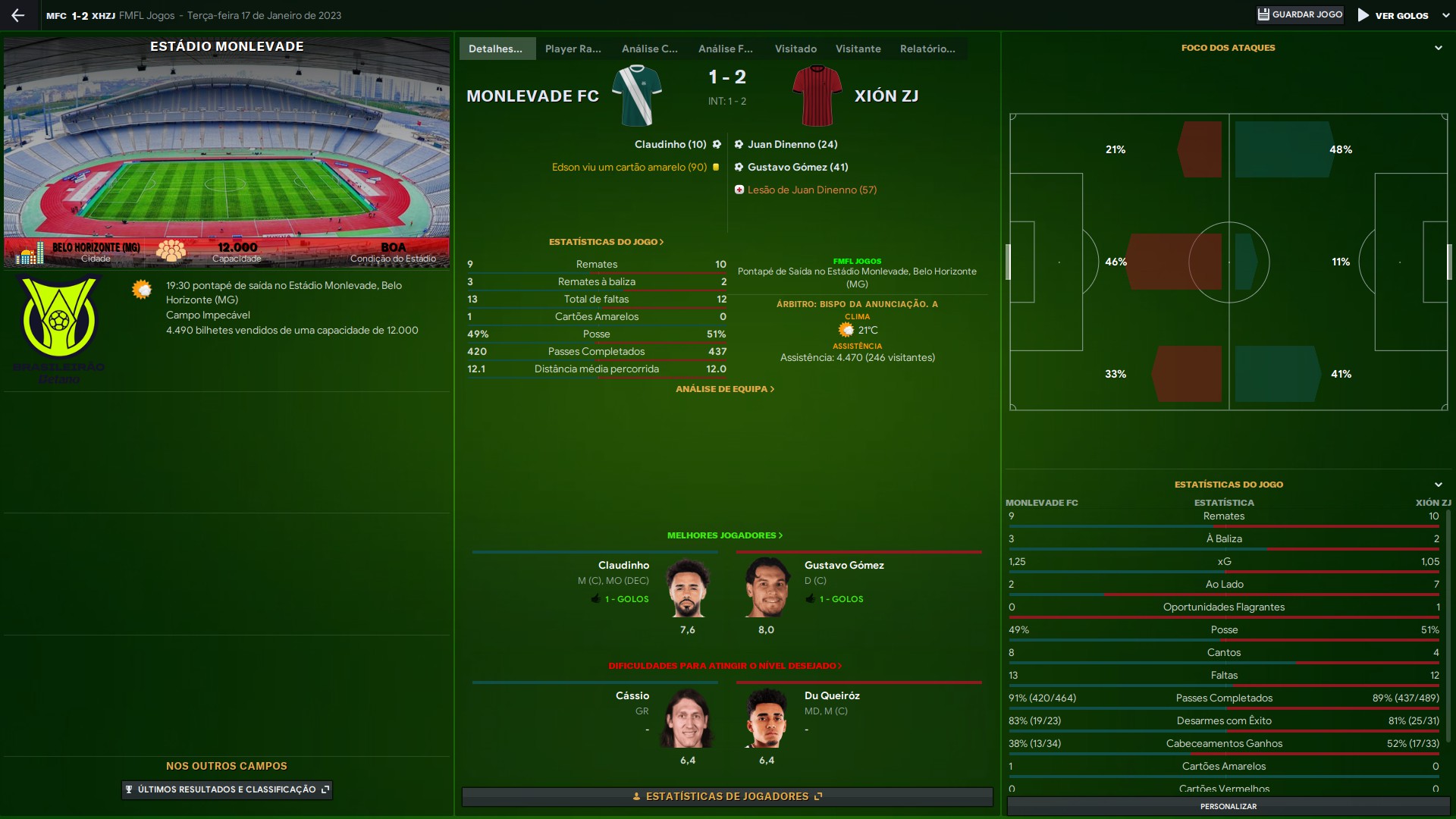Open Últimos Resultados e Classificação

click(227, 789)
